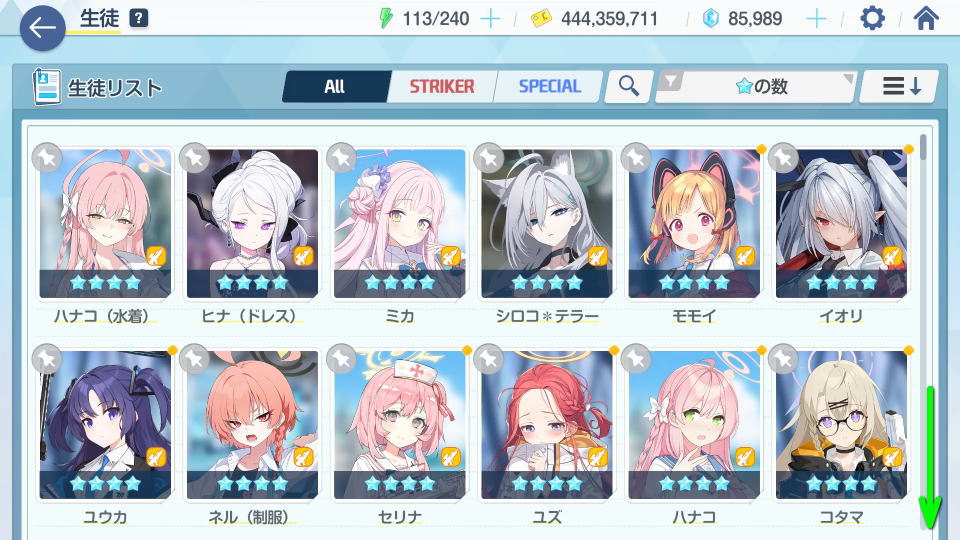Open the settings gear menu
The width and height of the screenshot is (960, 540).
[x=873, y=18]
